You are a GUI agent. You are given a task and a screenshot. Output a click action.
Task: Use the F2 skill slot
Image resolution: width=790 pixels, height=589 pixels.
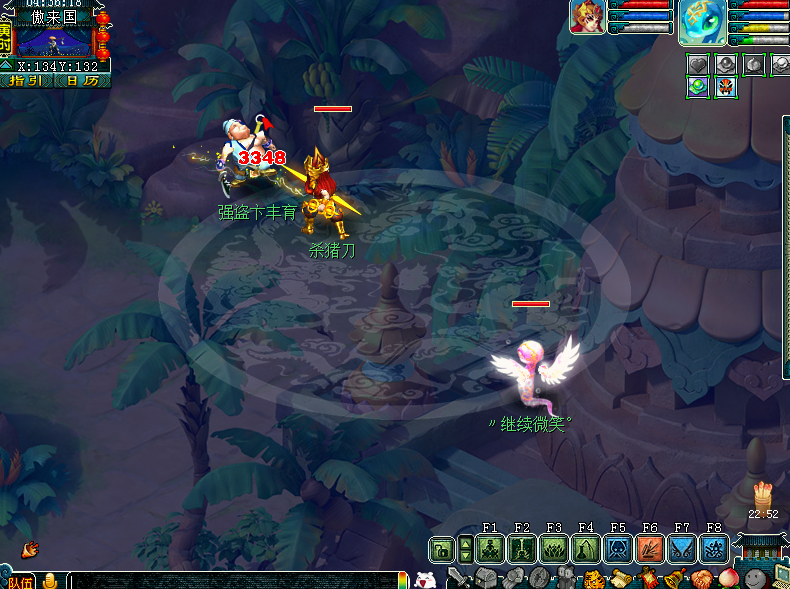(x=521, y=549)
